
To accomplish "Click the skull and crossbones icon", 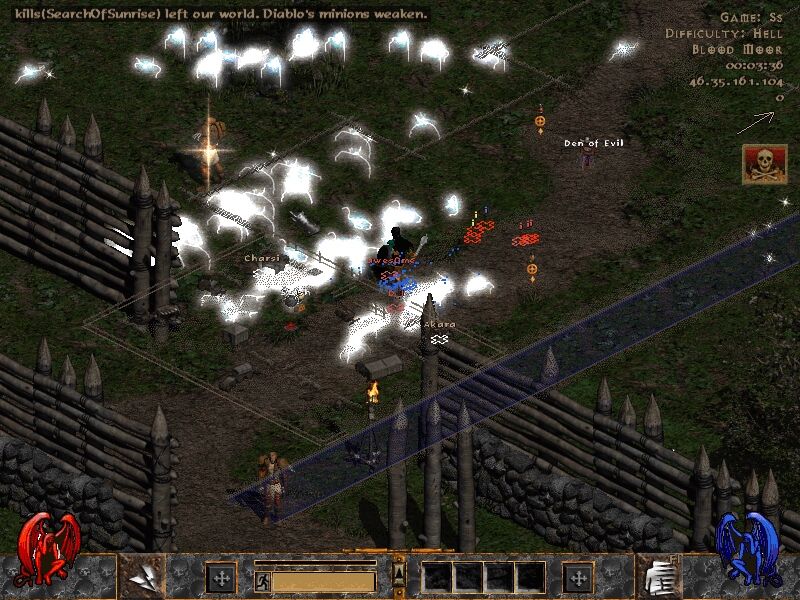I will pos(764,164).
